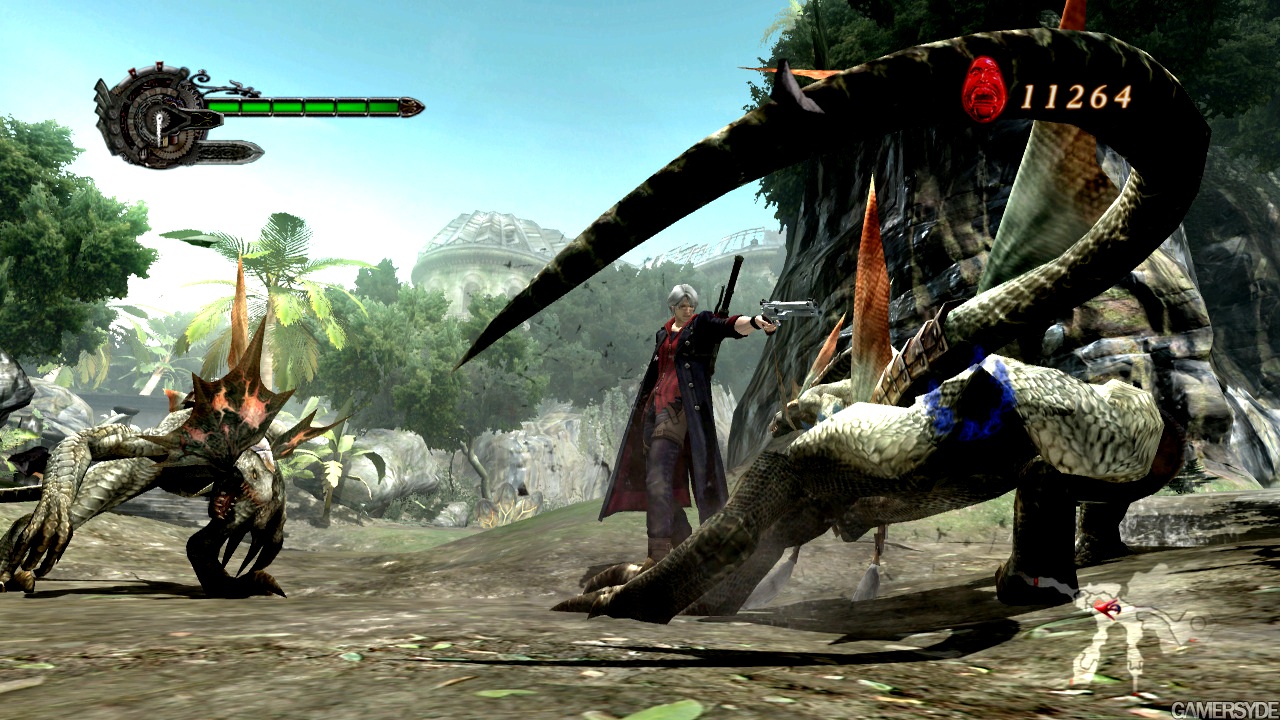Click the red orb face icon
Viewport: 1280px width, 720px height.
983,90
